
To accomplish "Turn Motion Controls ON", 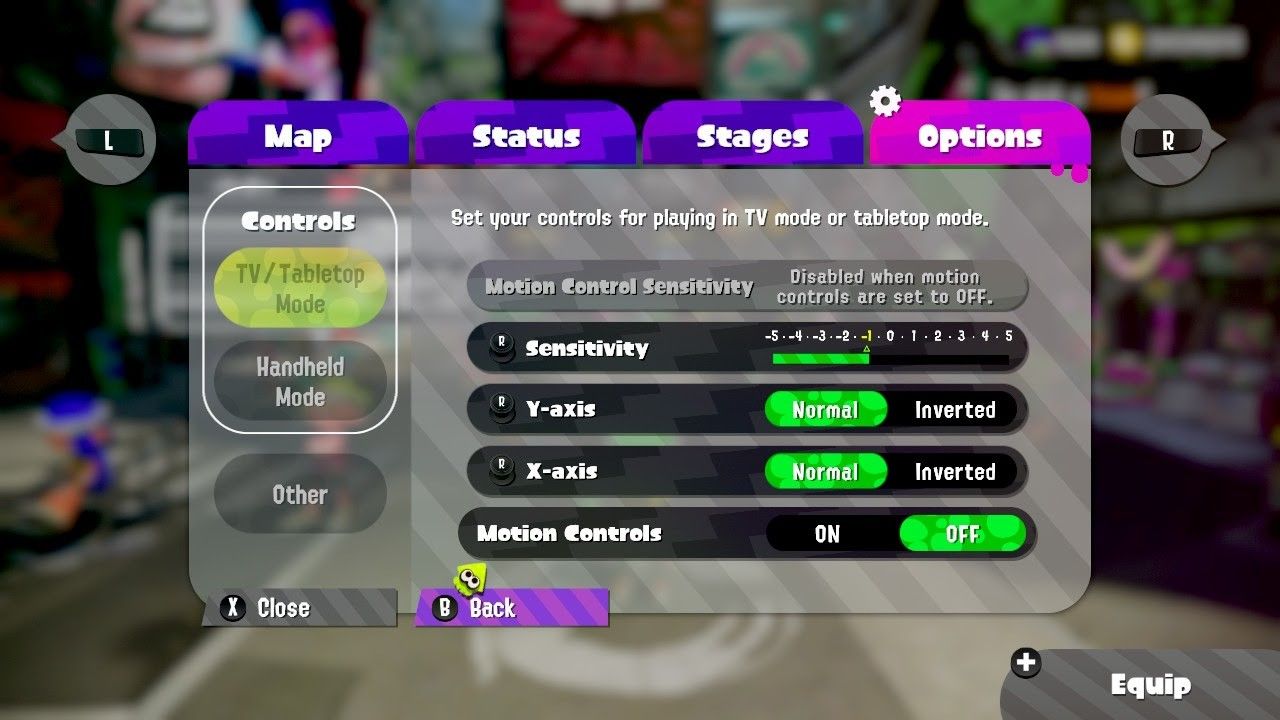I will coord(828,534).
